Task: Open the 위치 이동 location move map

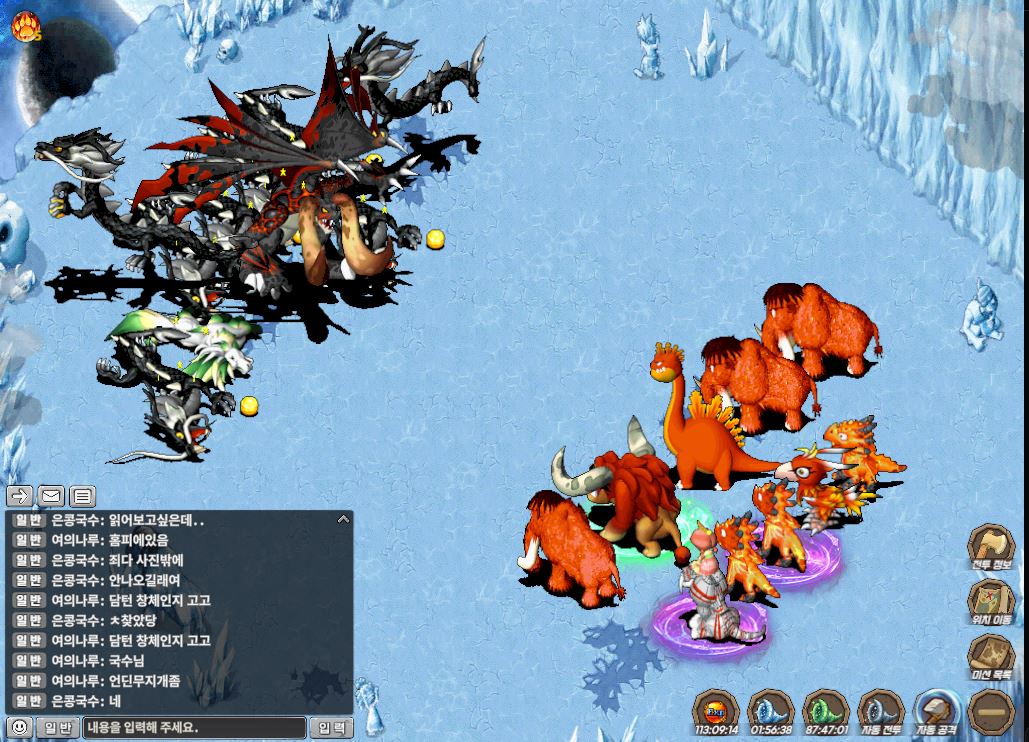Action: coord(990,603)
